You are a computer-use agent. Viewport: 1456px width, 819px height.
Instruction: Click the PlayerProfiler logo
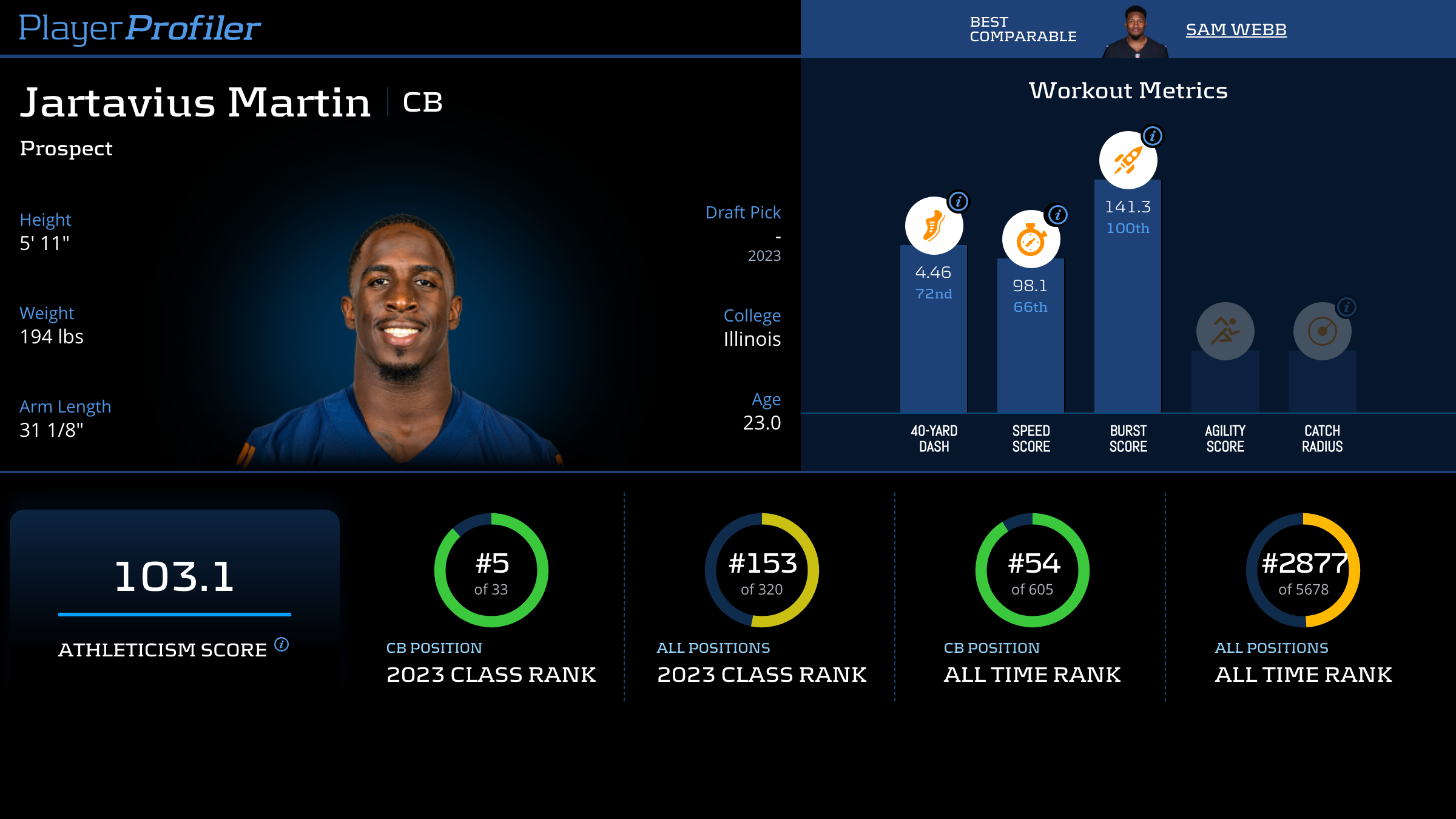pos(140,28)
